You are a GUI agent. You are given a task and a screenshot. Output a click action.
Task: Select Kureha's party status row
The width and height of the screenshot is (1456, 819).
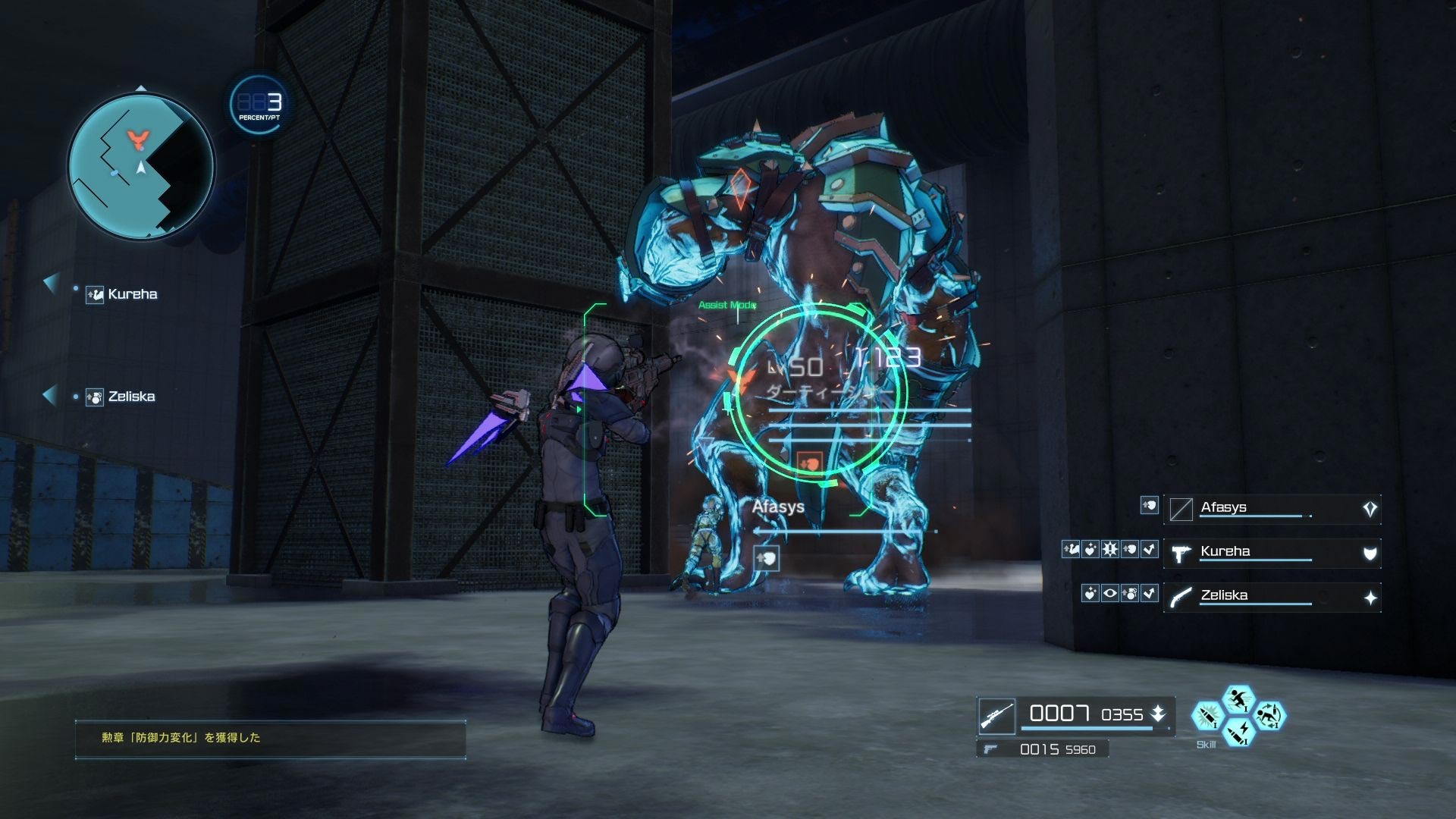1272,553
